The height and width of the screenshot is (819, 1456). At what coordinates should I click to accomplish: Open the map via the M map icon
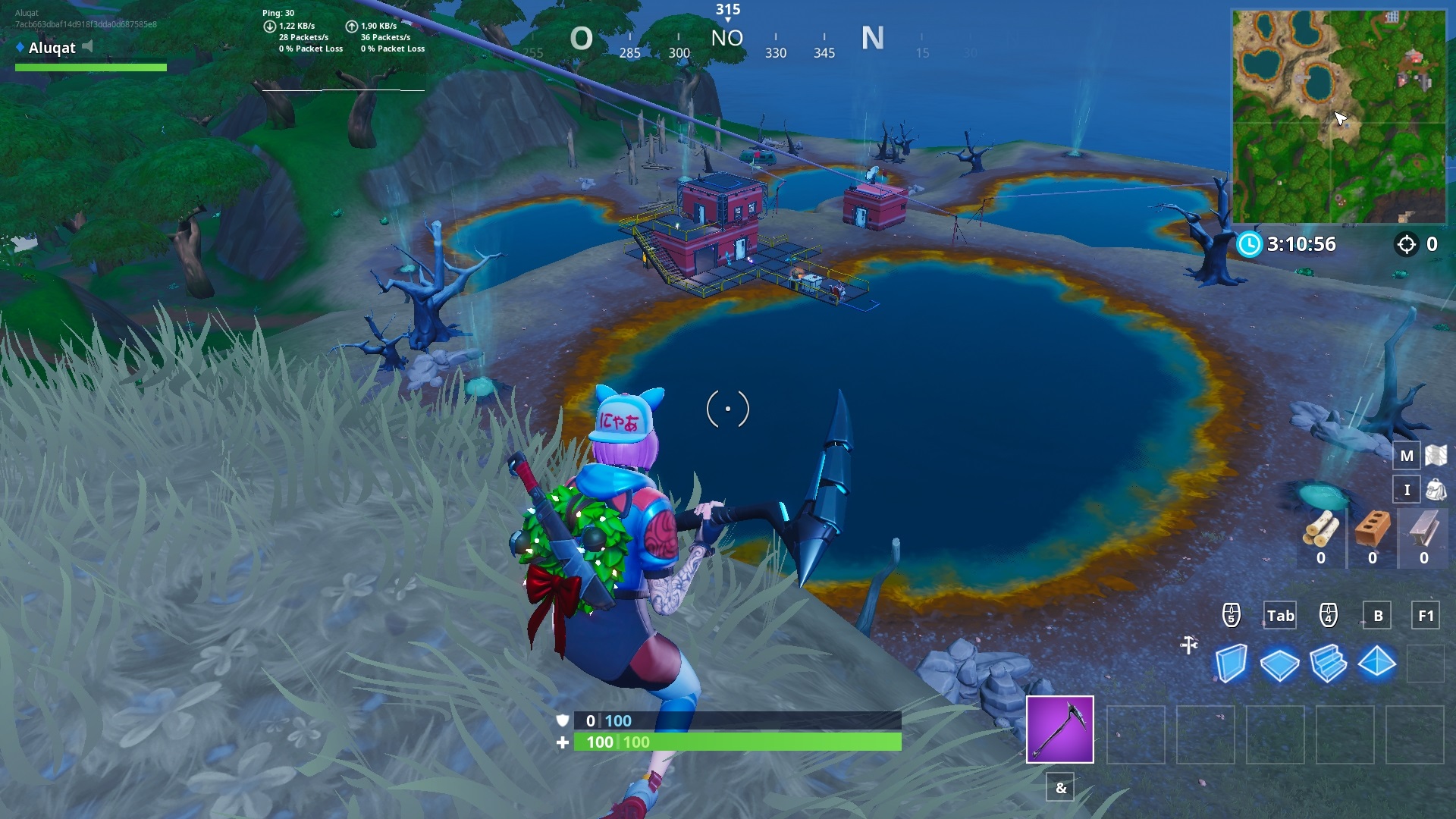point(1407,455)
